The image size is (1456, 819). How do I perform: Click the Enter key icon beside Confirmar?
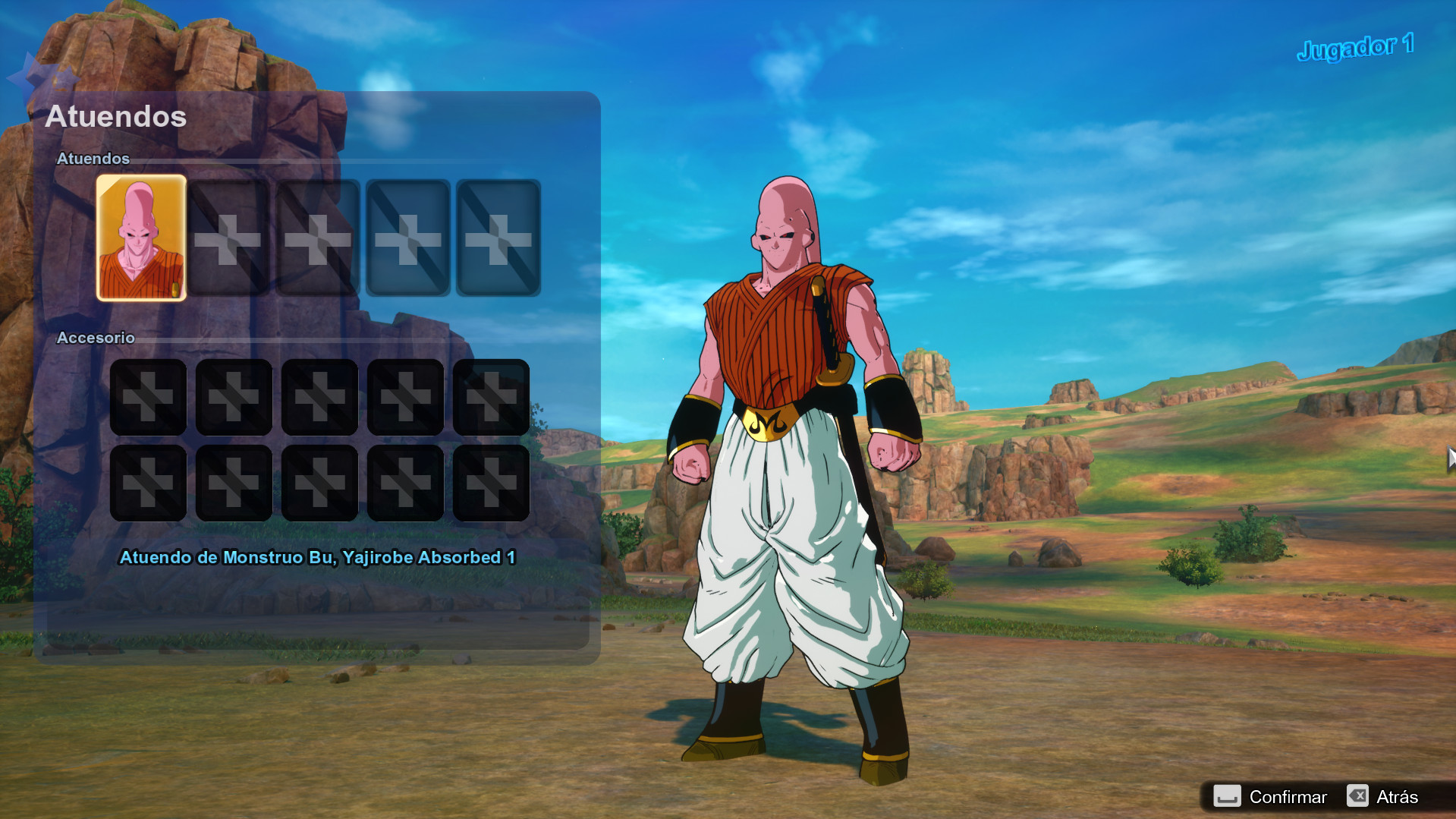tap(1228, 796)
